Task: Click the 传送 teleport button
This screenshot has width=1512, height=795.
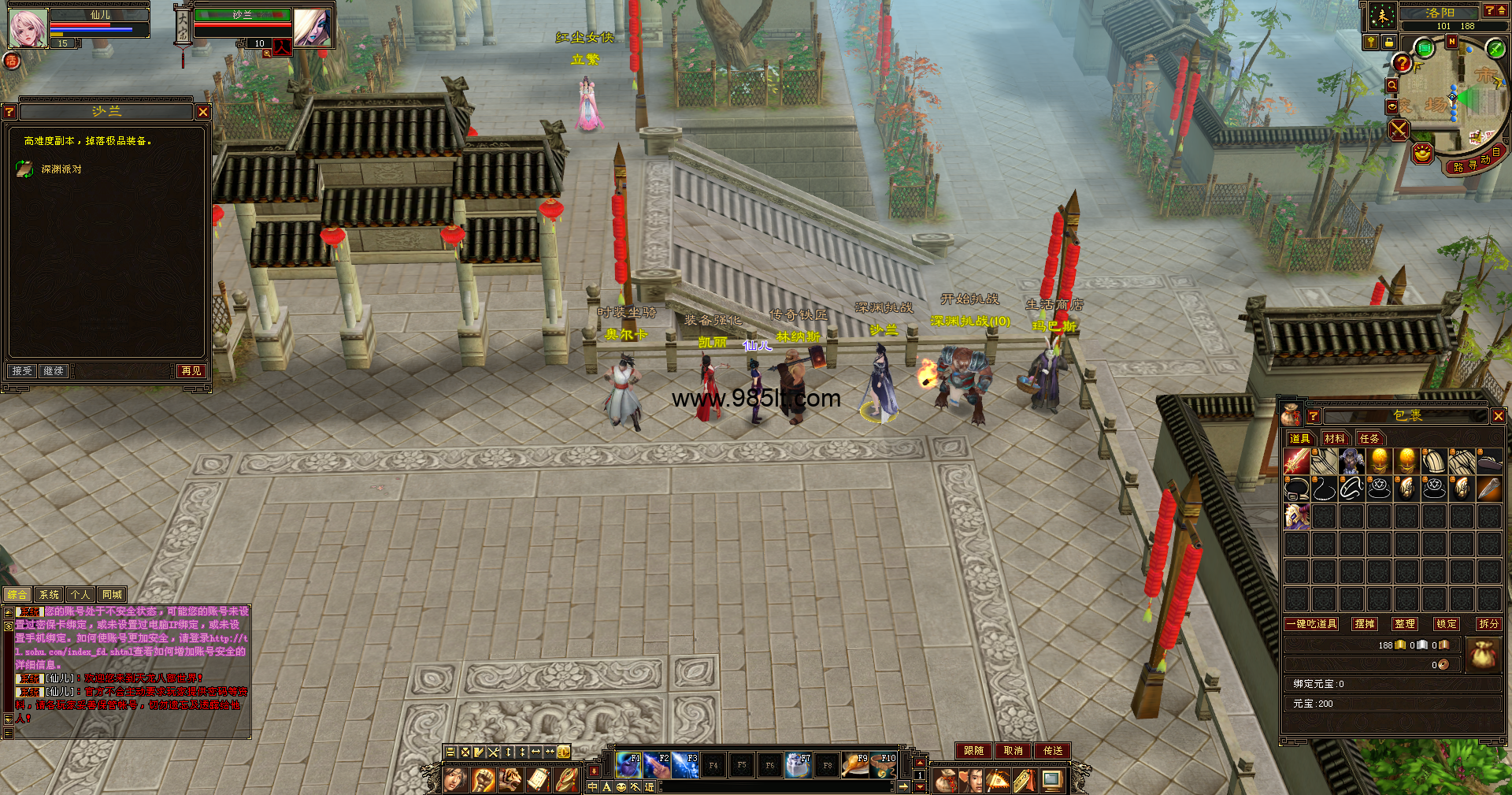Action: (x=1053, y=751)
